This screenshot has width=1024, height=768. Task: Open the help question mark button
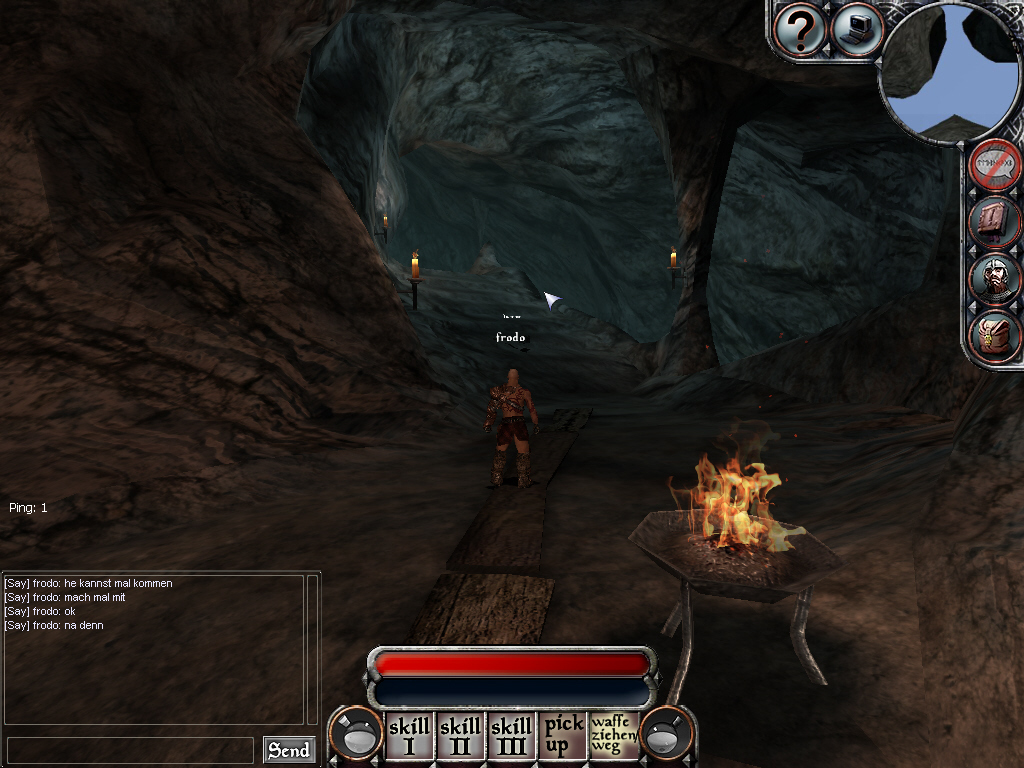(800, 29)
